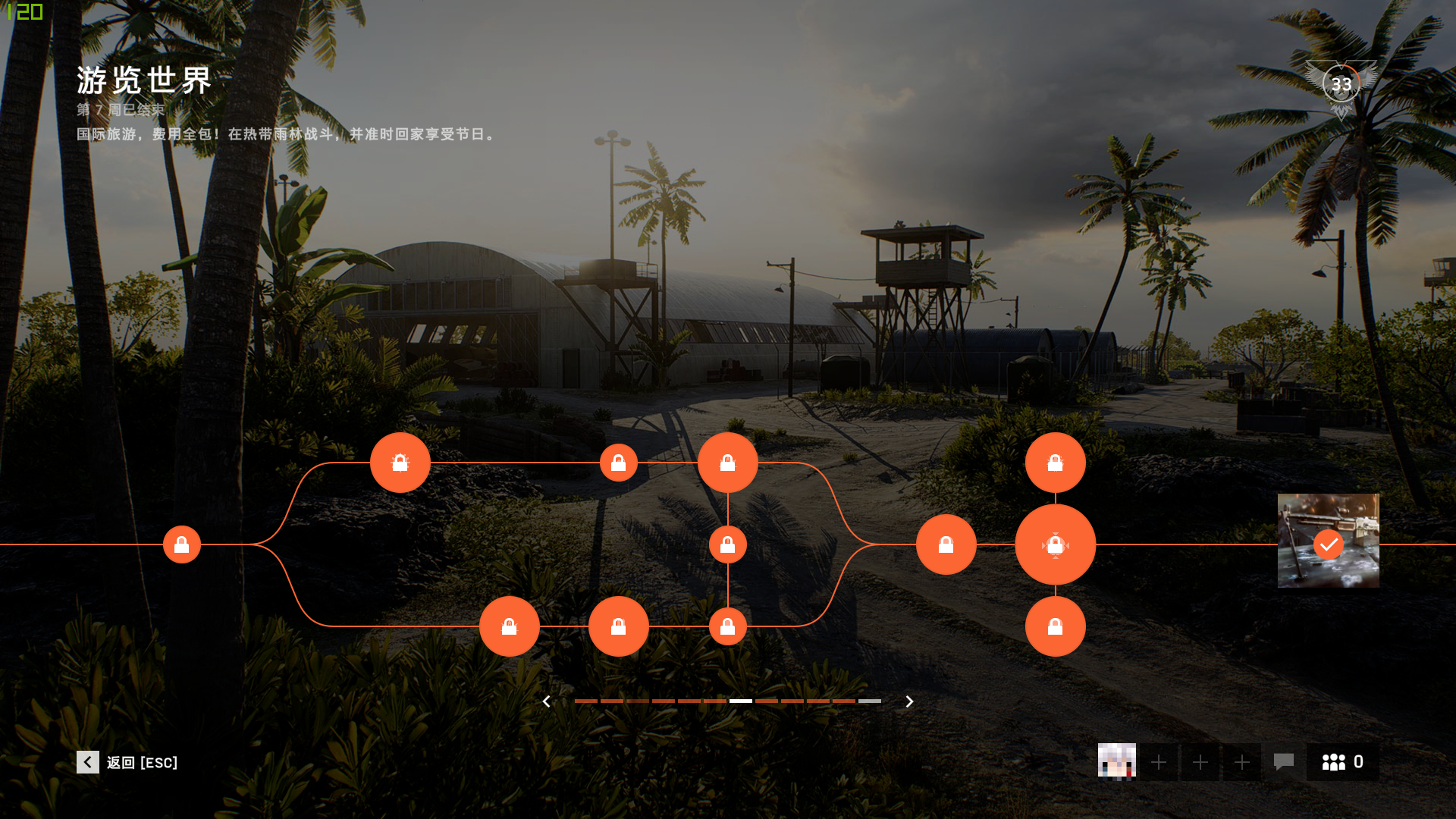Advance to the next week with right arrow
This screenshot has width=1456, height=819.
[x=909, y=701]
